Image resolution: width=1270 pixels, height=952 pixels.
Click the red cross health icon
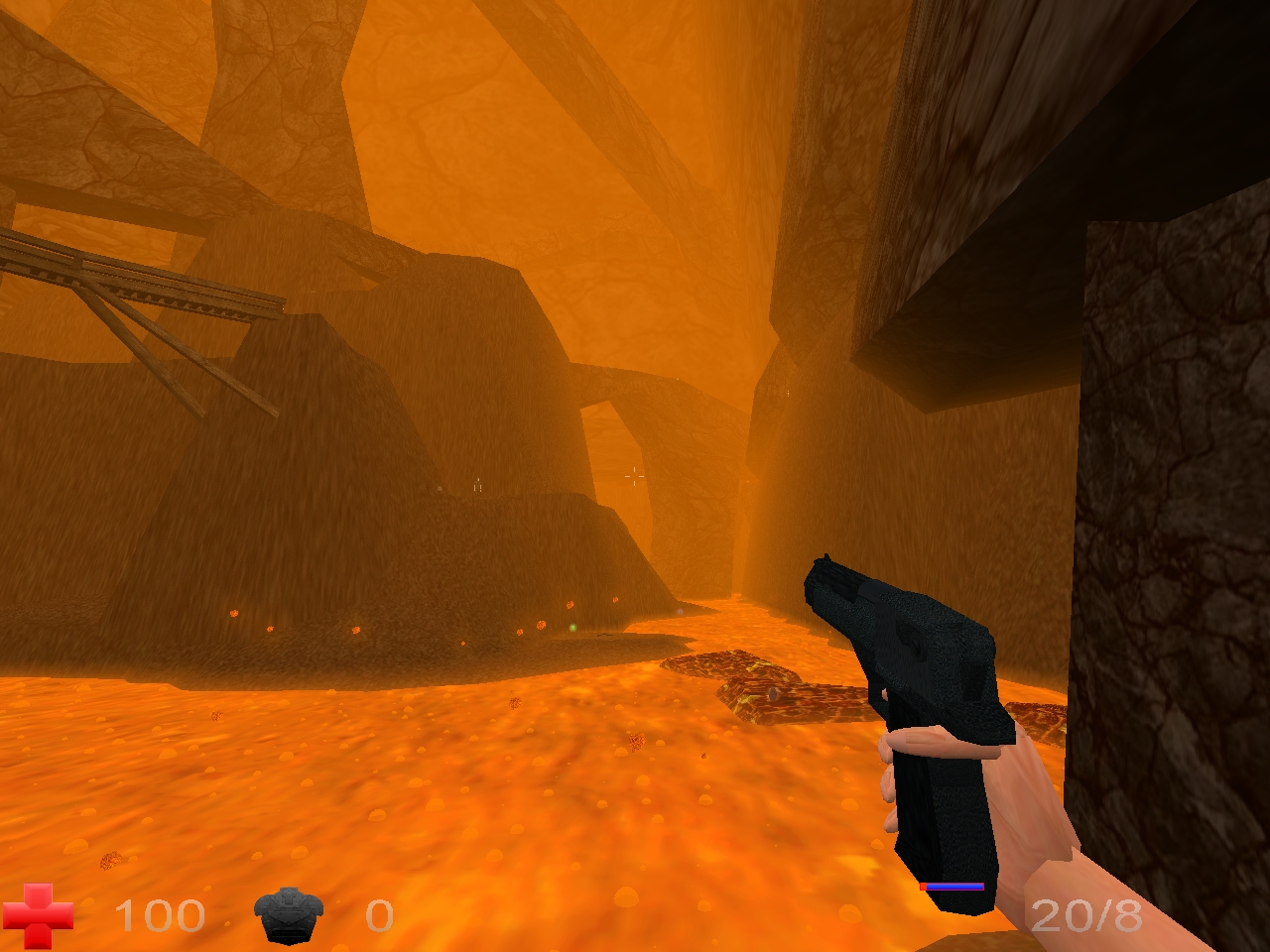[x=38, y=915]
